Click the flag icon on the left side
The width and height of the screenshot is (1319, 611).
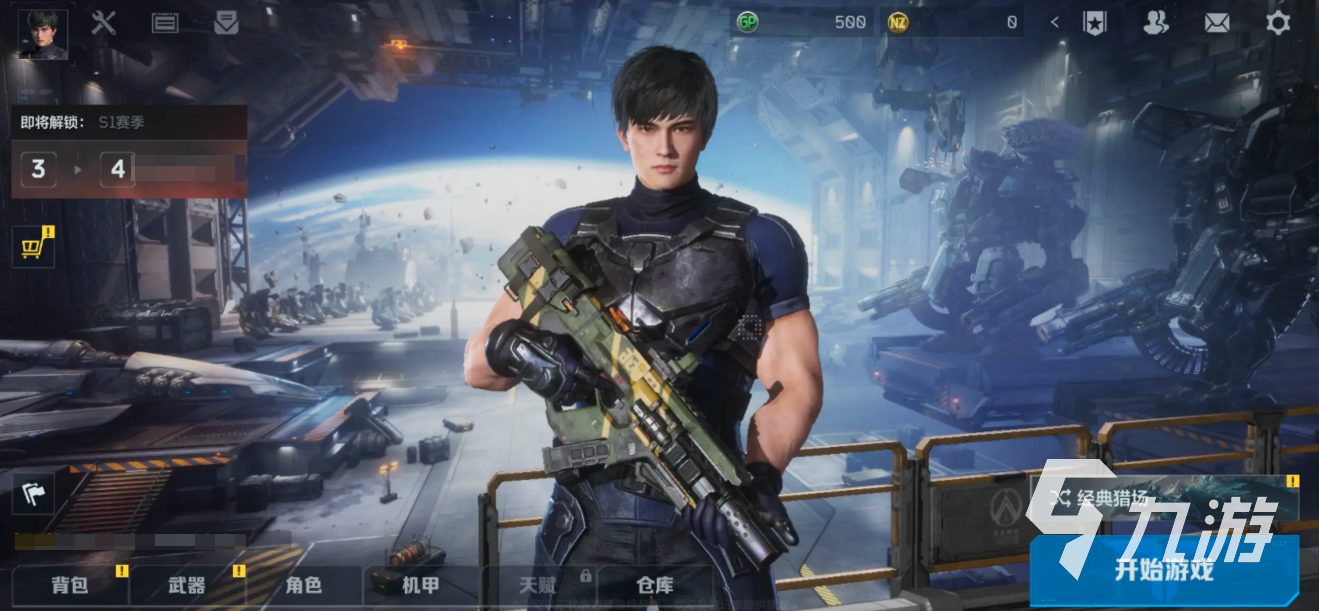pos(32,491)
